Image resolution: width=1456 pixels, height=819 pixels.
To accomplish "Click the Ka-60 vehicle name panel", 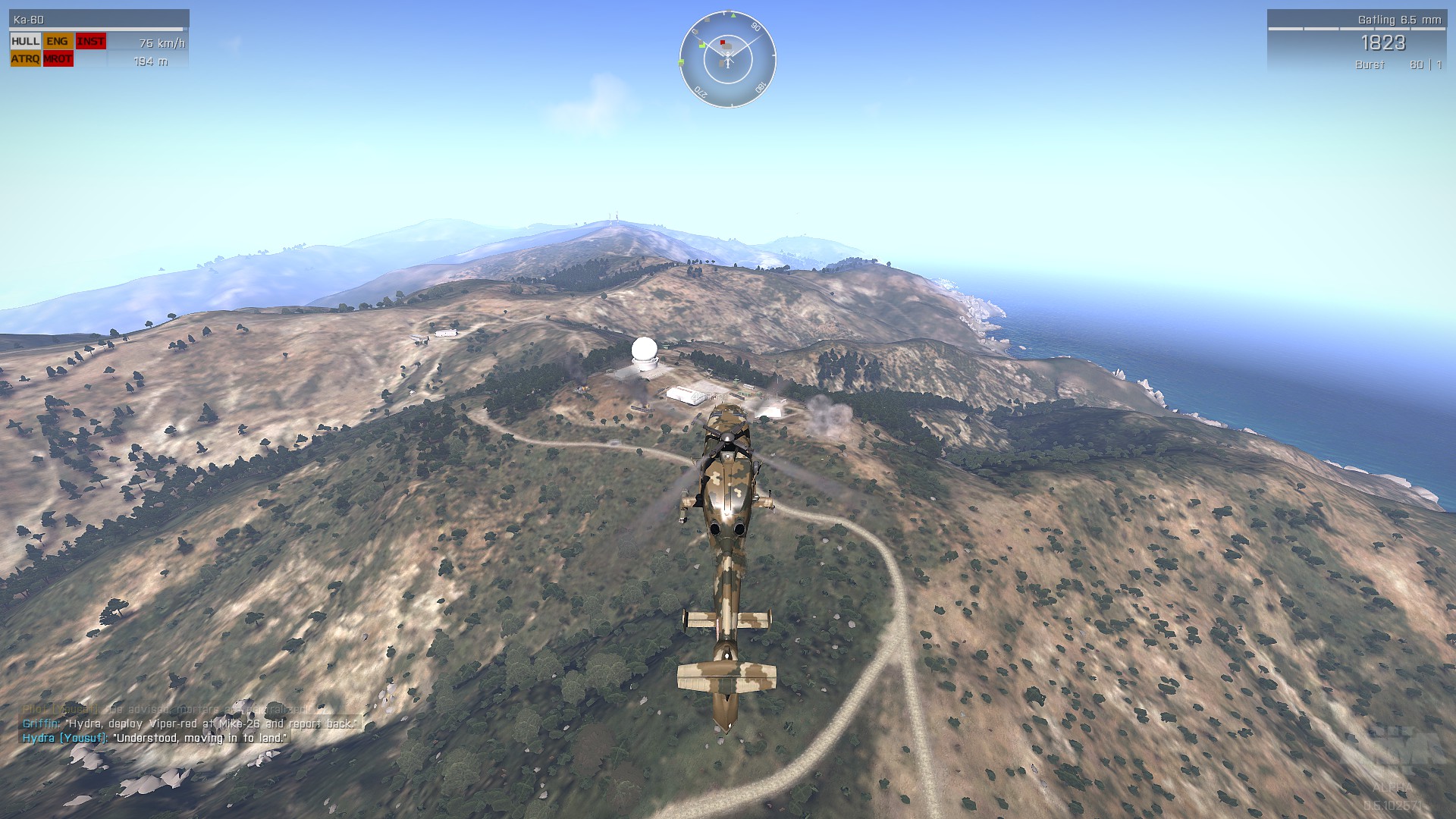I will point(99,20).
